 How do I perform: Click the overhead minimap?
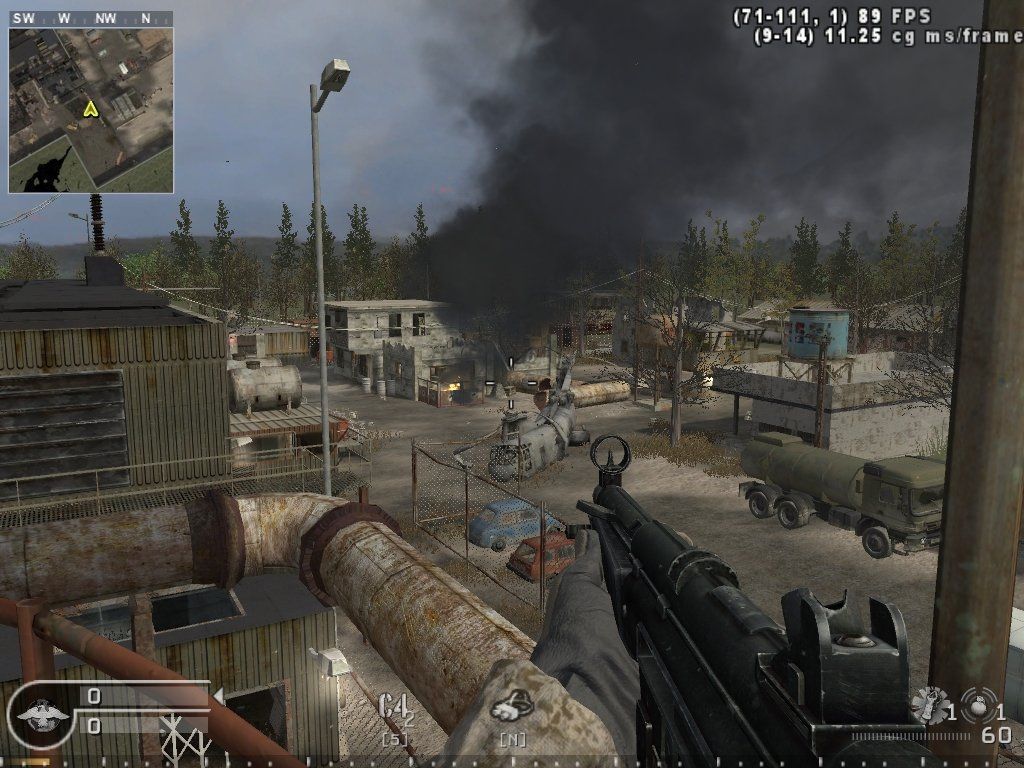click(x=91, y=110)
